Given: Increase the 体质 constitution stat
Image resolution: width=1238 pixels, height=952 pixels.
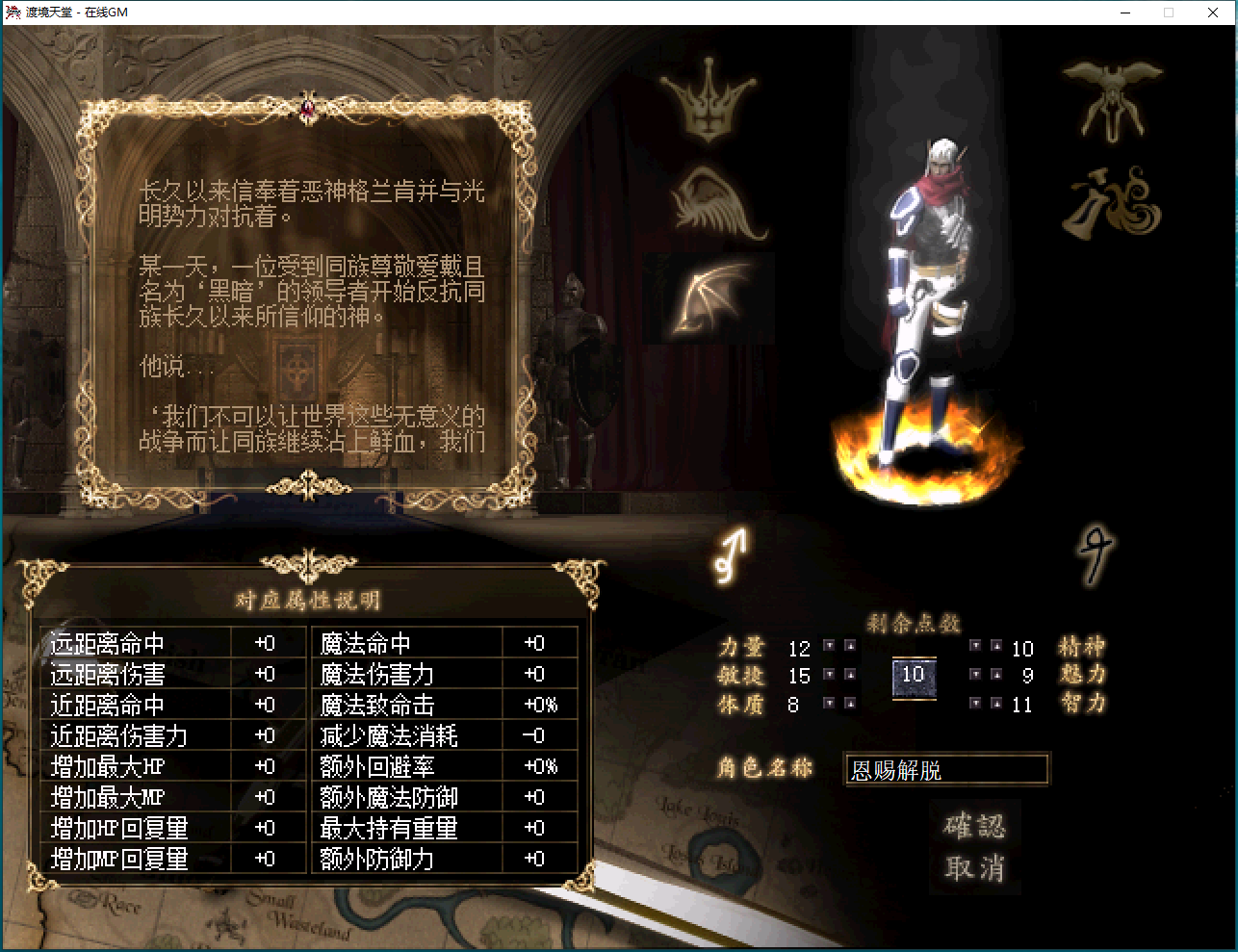Looking at the screenshot, I should click(851, 703).
